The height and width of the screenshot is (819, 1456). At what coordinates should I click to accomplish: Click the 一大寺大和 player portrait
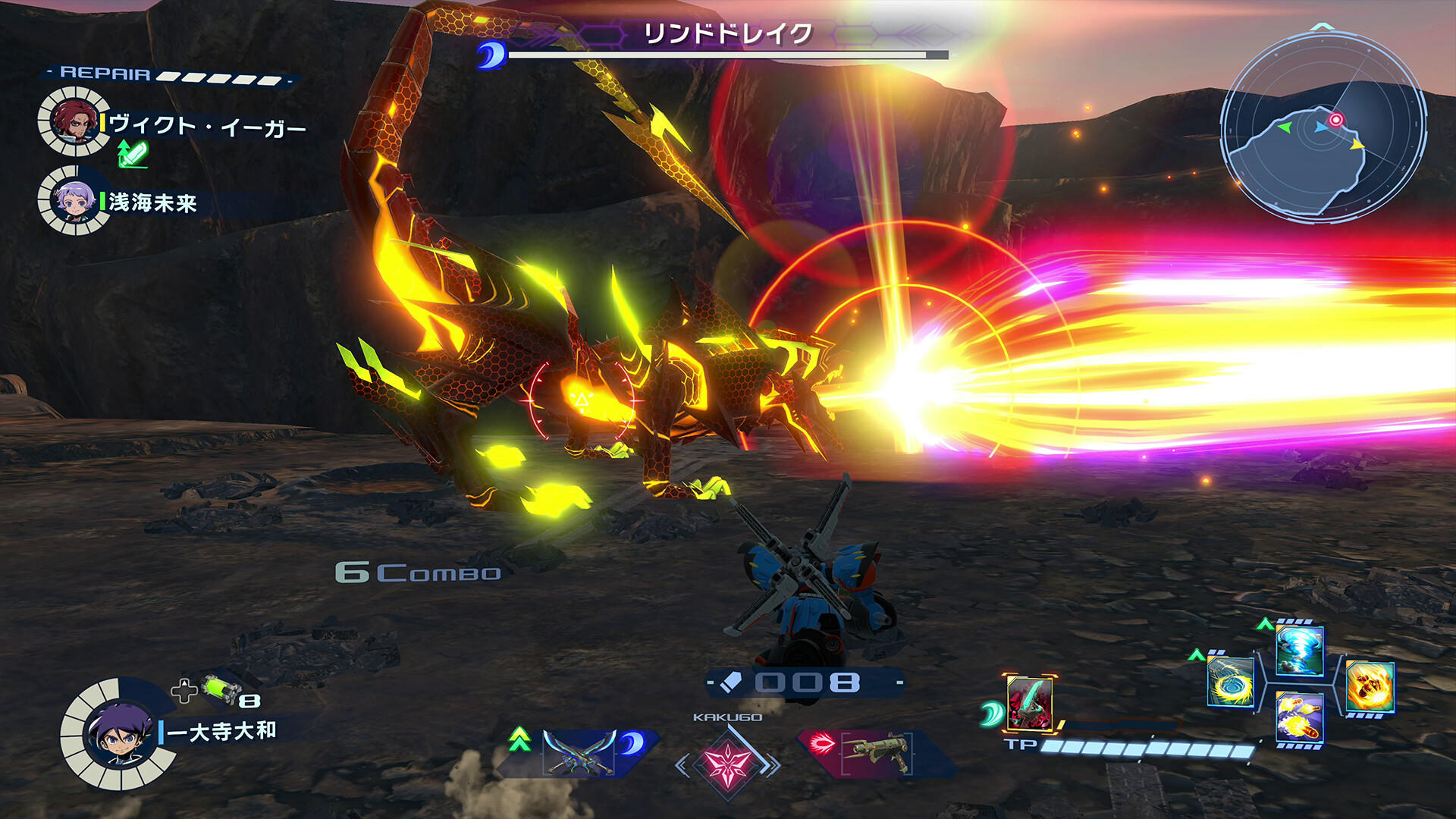(118, 733)
